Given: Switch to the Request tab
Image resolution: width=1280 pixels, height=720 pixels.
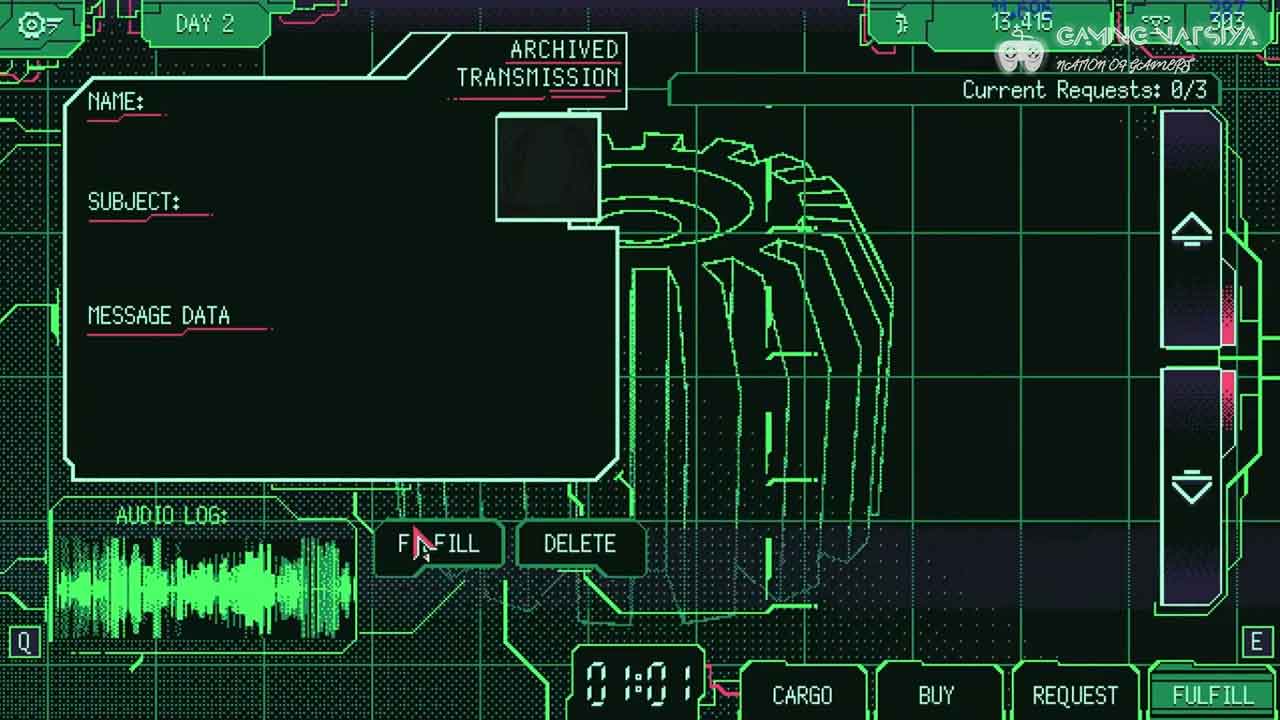Looking at the screenshot, I should [1075, 695].
